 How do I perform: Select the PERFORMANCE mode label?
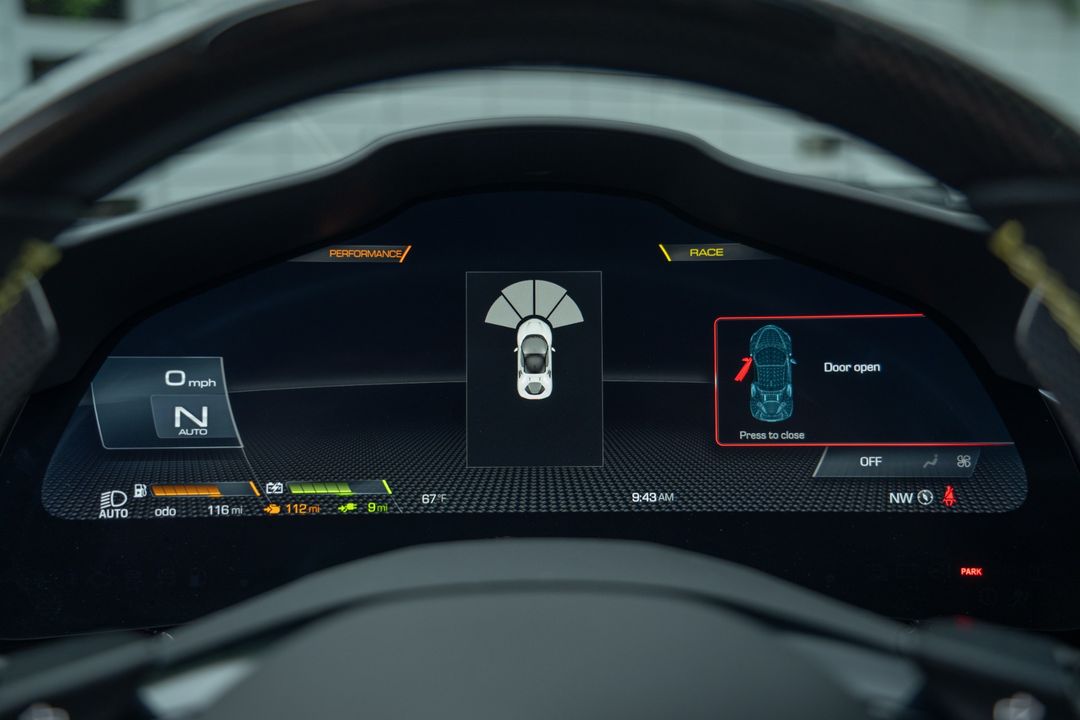[366, 254]
